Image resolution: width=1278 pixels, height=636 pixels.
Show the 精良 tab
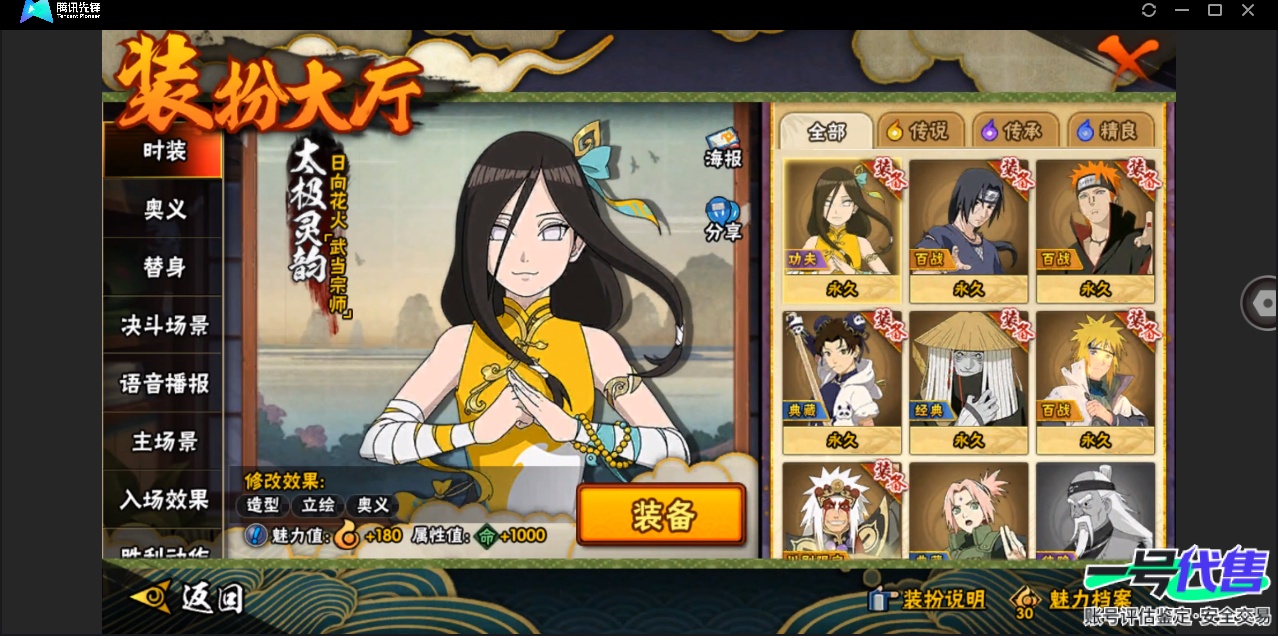coord(1109,131)
